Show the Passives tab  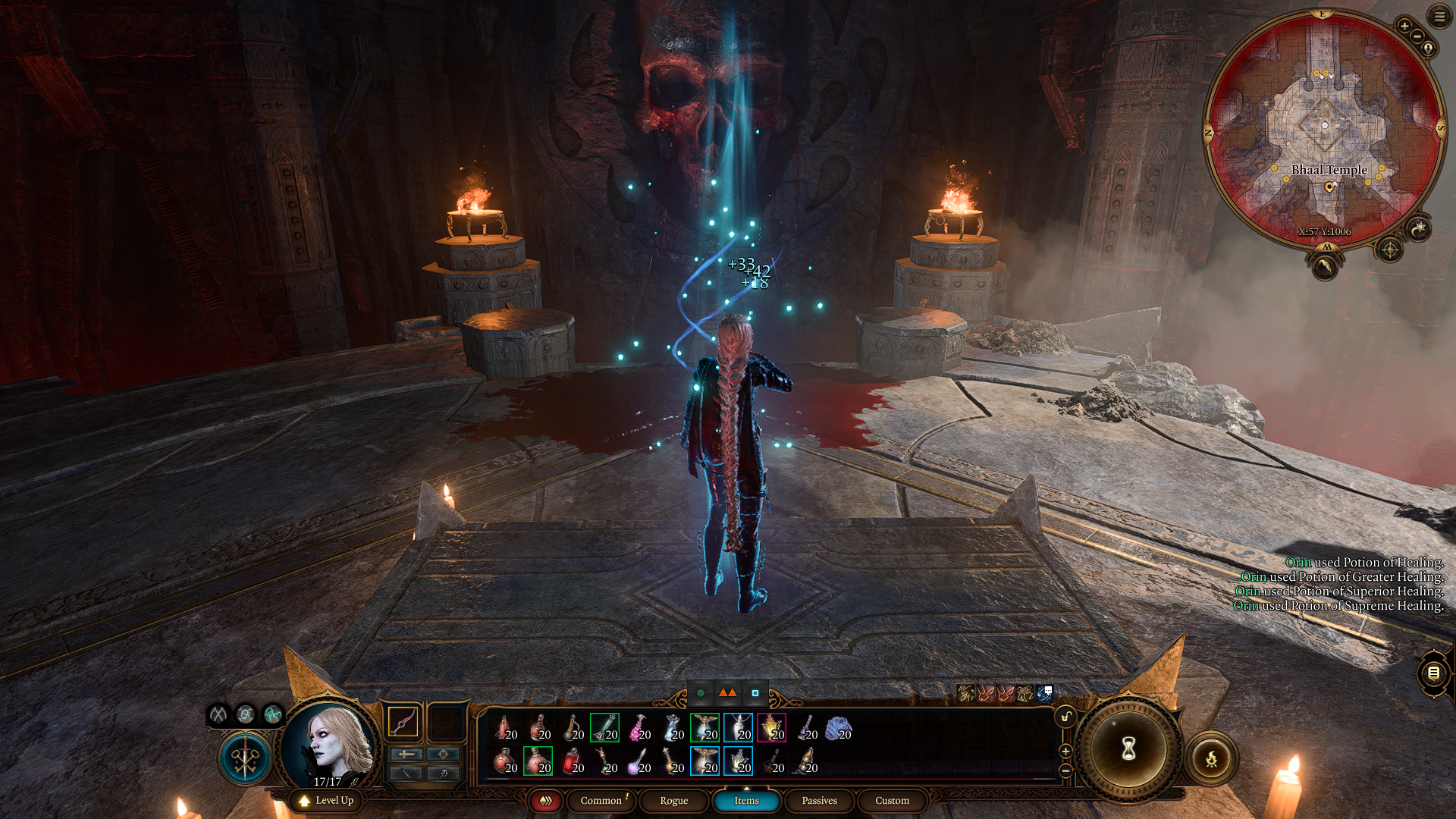click(819, 801)
